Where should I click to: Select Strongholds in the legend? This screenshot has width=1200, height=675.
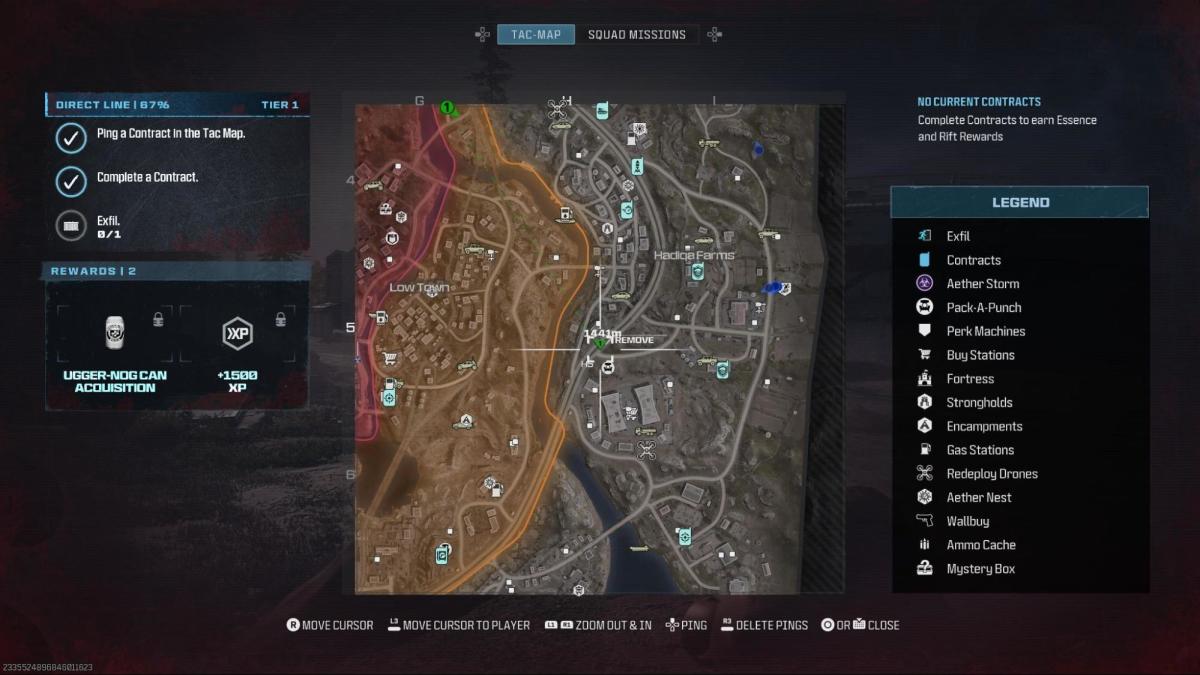click(979, 403)
